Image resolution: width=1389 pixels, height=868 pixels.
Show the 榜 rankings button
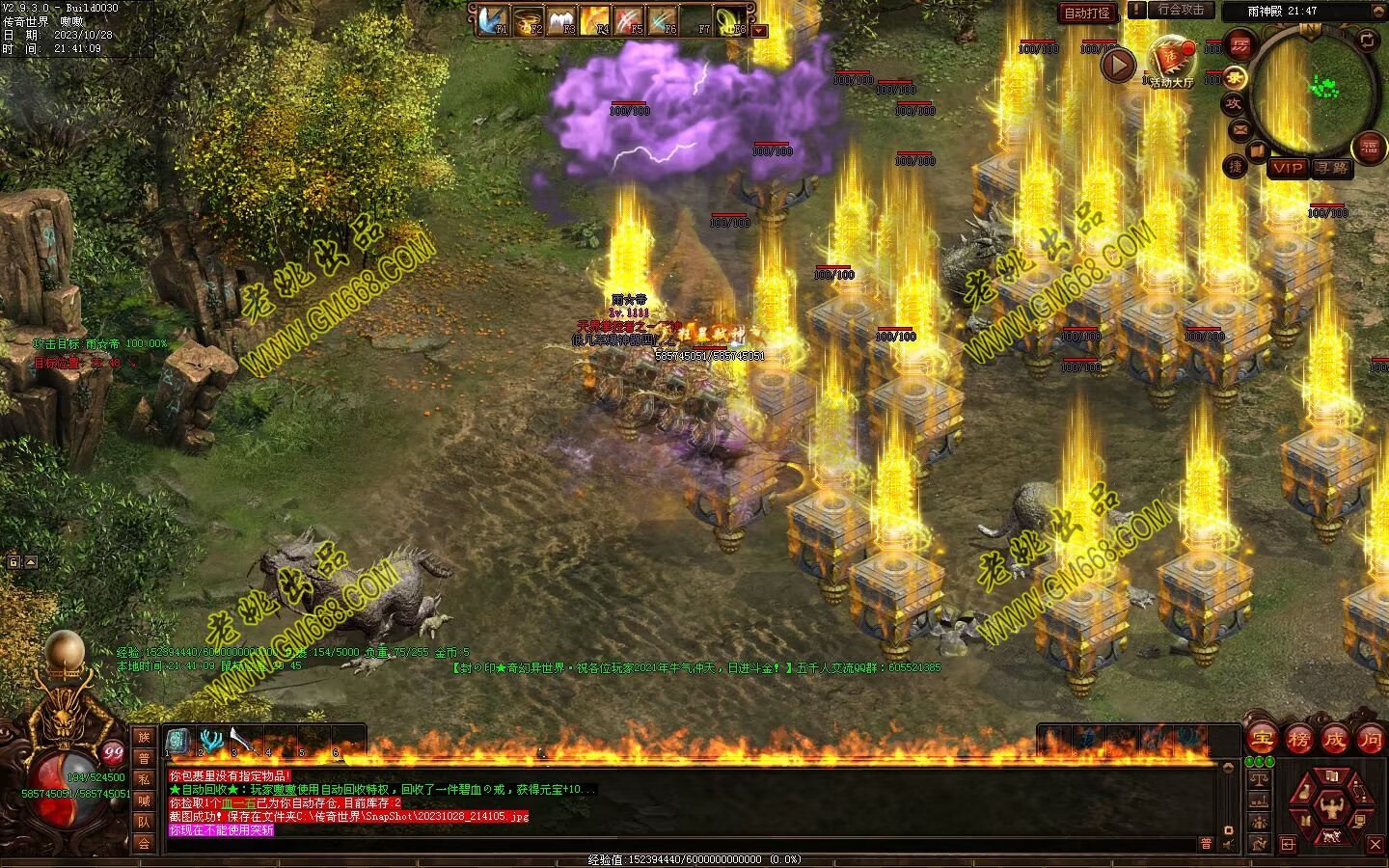pyautogui.click(x=1298, y=740)
